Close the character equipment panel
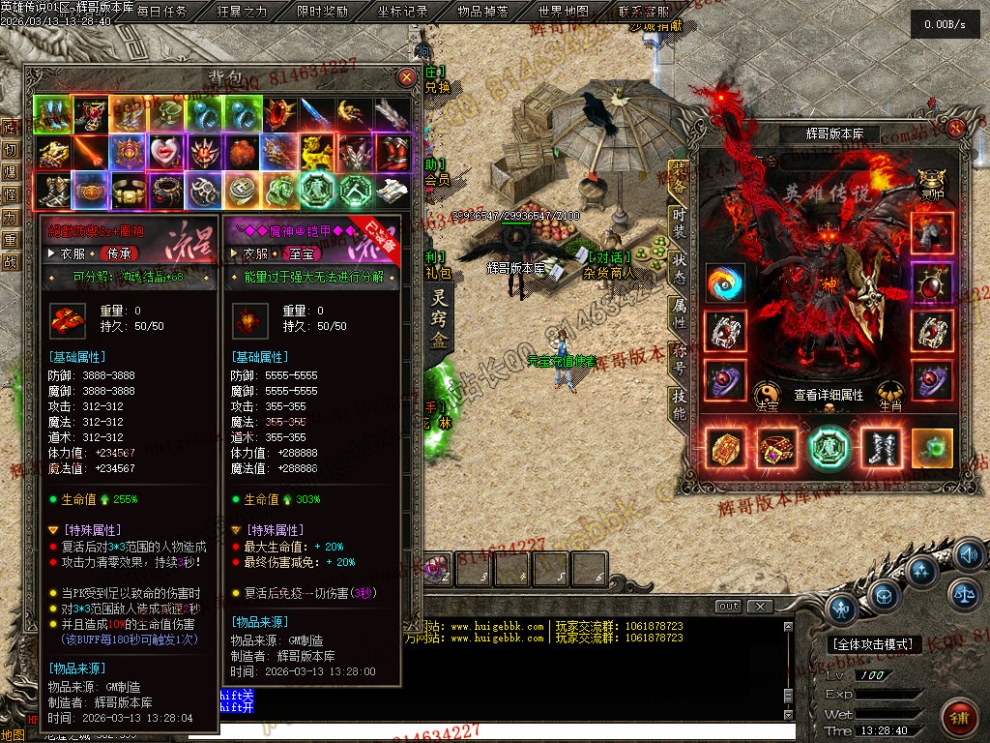 tap(956, 127)
